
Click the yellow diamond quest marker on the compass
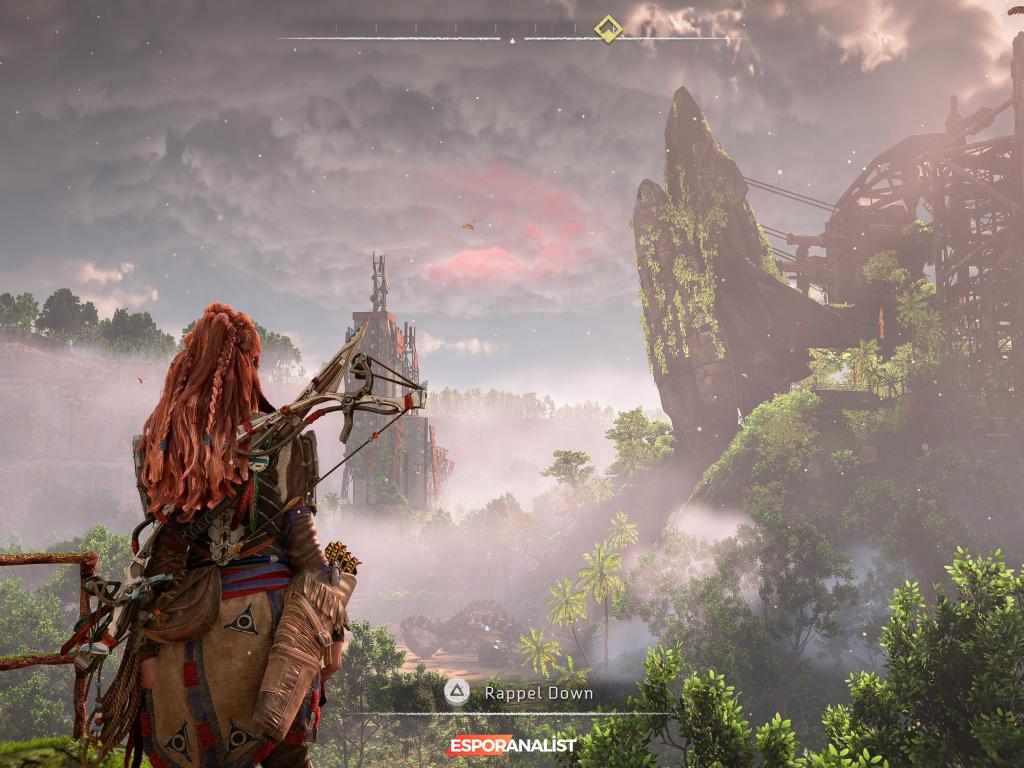[x=607, y=28]
